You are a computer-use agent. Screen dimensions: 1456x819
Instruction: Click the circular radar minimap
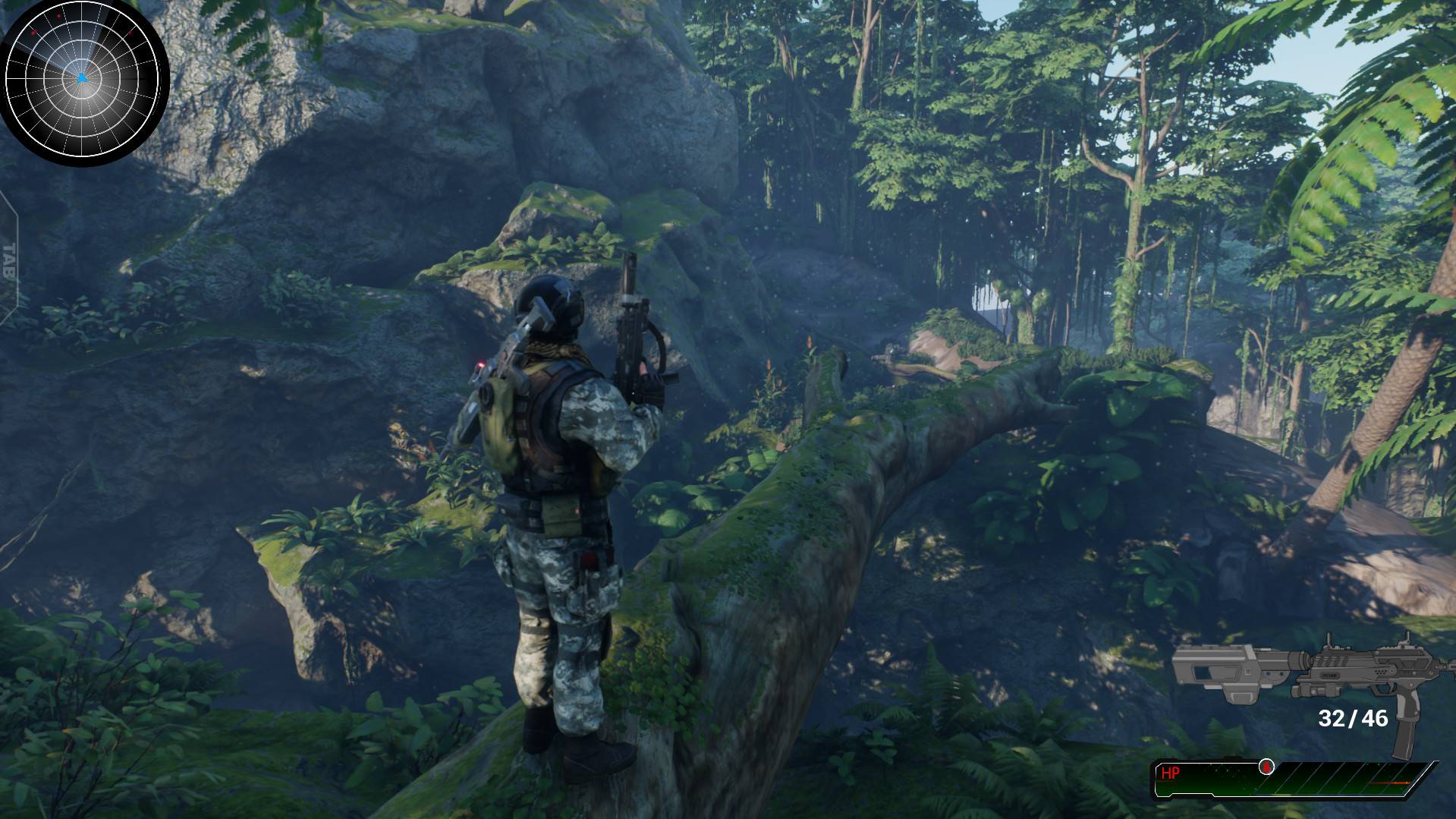[x=83, y=82]
